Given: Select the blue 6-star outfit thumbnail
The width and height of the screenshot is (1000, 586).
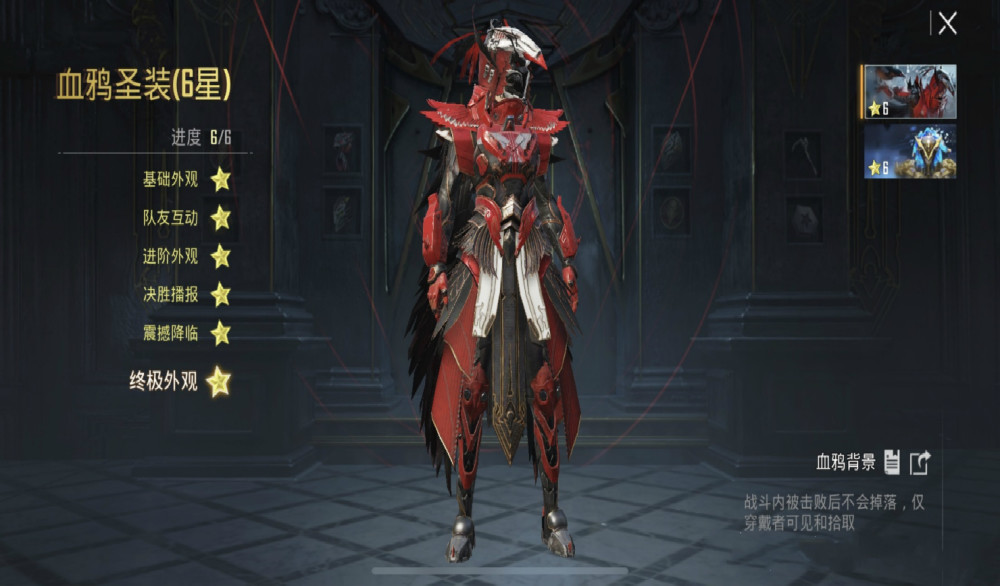Looking at the screenshot, I should [910, 151].
